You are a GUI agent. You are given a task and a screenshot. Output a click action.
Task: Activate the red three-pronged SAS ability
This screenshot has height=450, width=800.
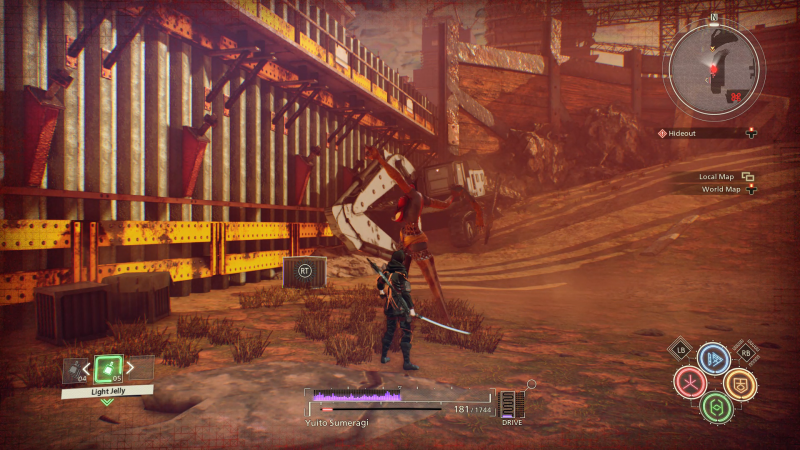pyautogui.click(x=689, y=383)
